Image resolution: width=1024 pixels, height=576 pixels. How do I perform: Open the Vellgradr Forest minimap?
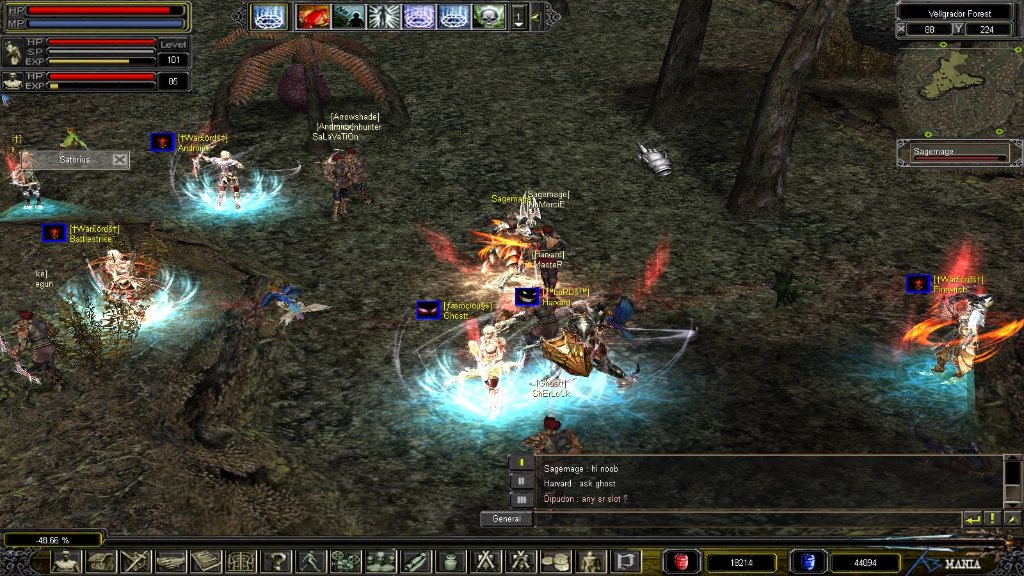[x=959, y=88]
